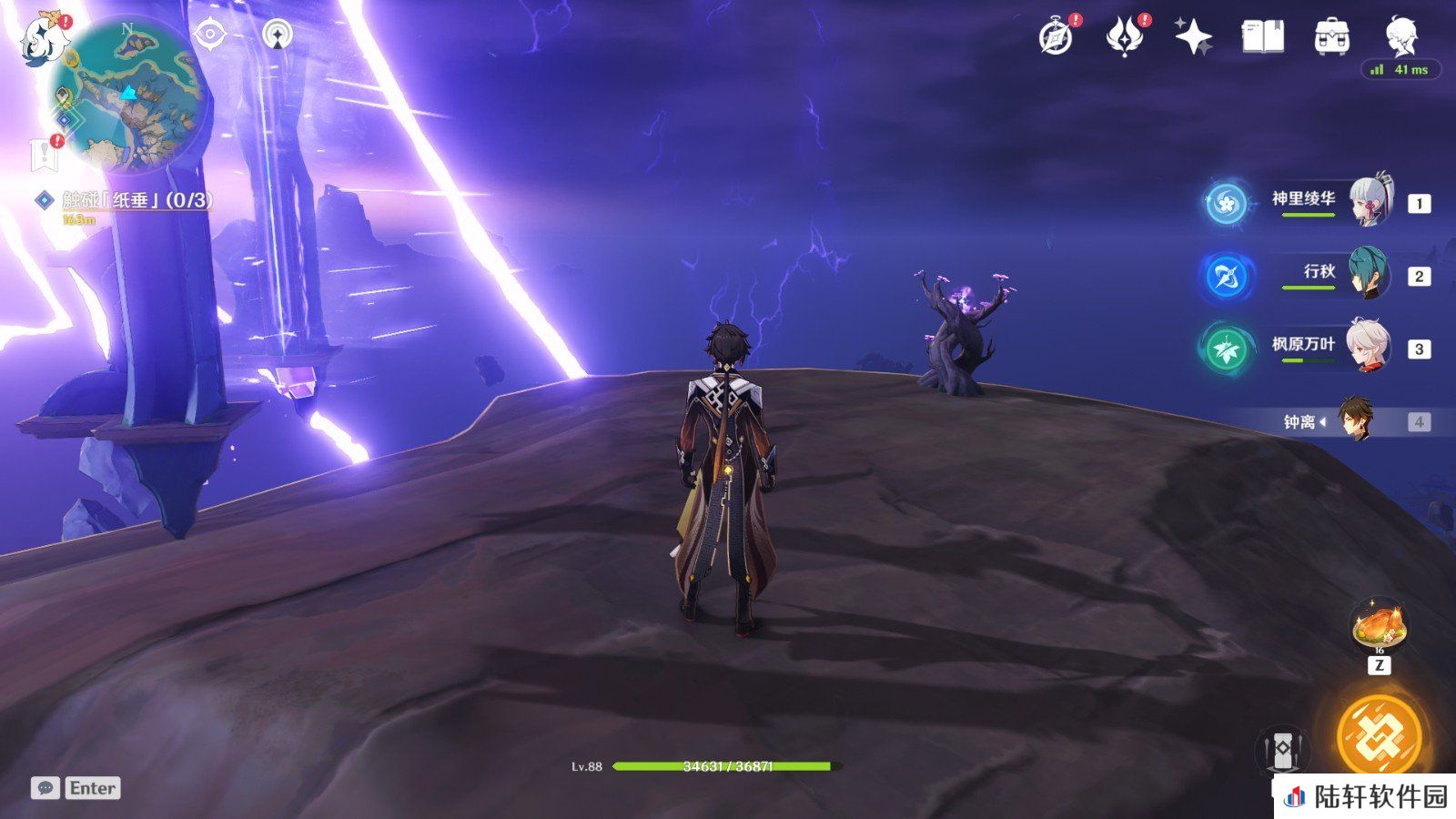Open the Wish four-pointed star icon
This screenshot has width=1456, height=819.
(x=1193, y=38)
